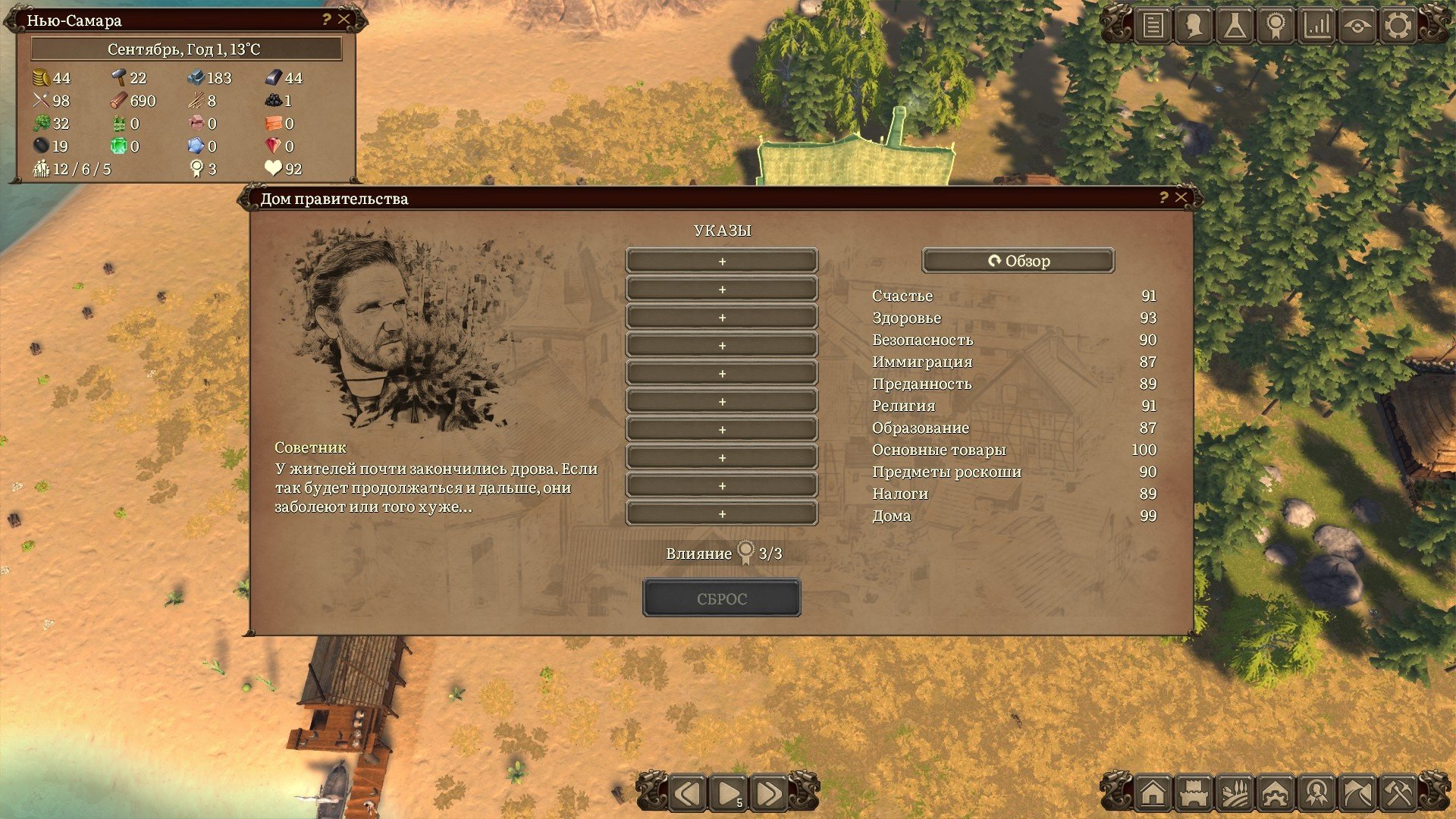Open the gear settings menu
Viewport: 1456px width, 819px height.
pyautogui.click(x=1399, y=26)
